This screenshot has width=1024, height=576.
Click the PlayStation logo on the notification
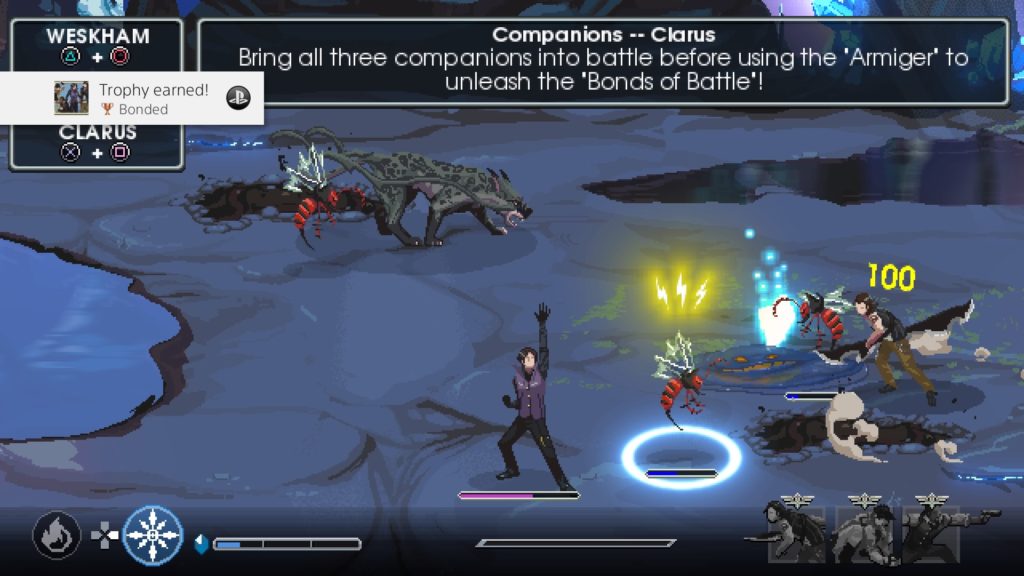[238, 98]
